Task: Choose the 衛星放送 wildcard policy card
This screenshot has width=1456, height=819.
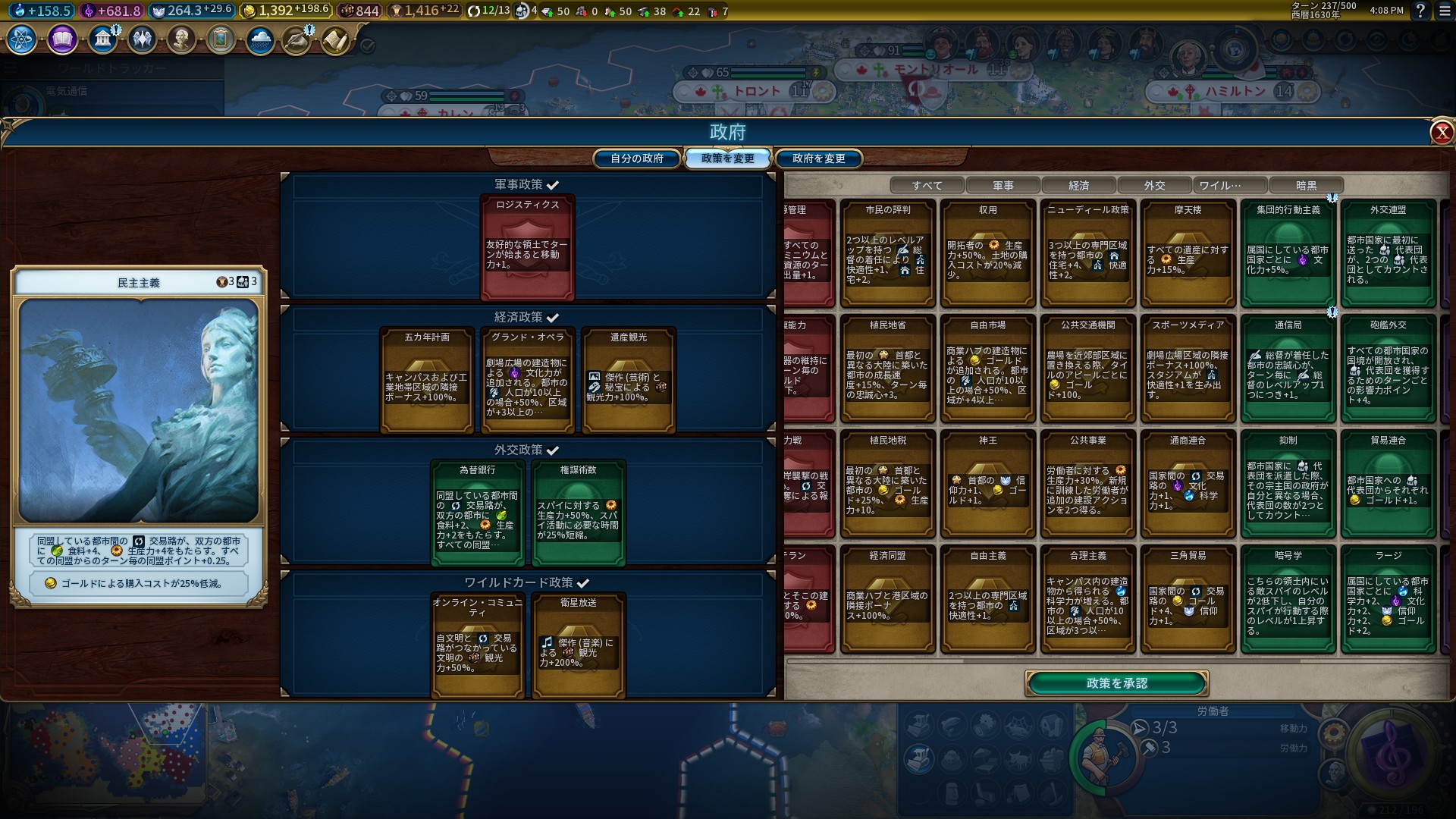Action: (578, 645)
